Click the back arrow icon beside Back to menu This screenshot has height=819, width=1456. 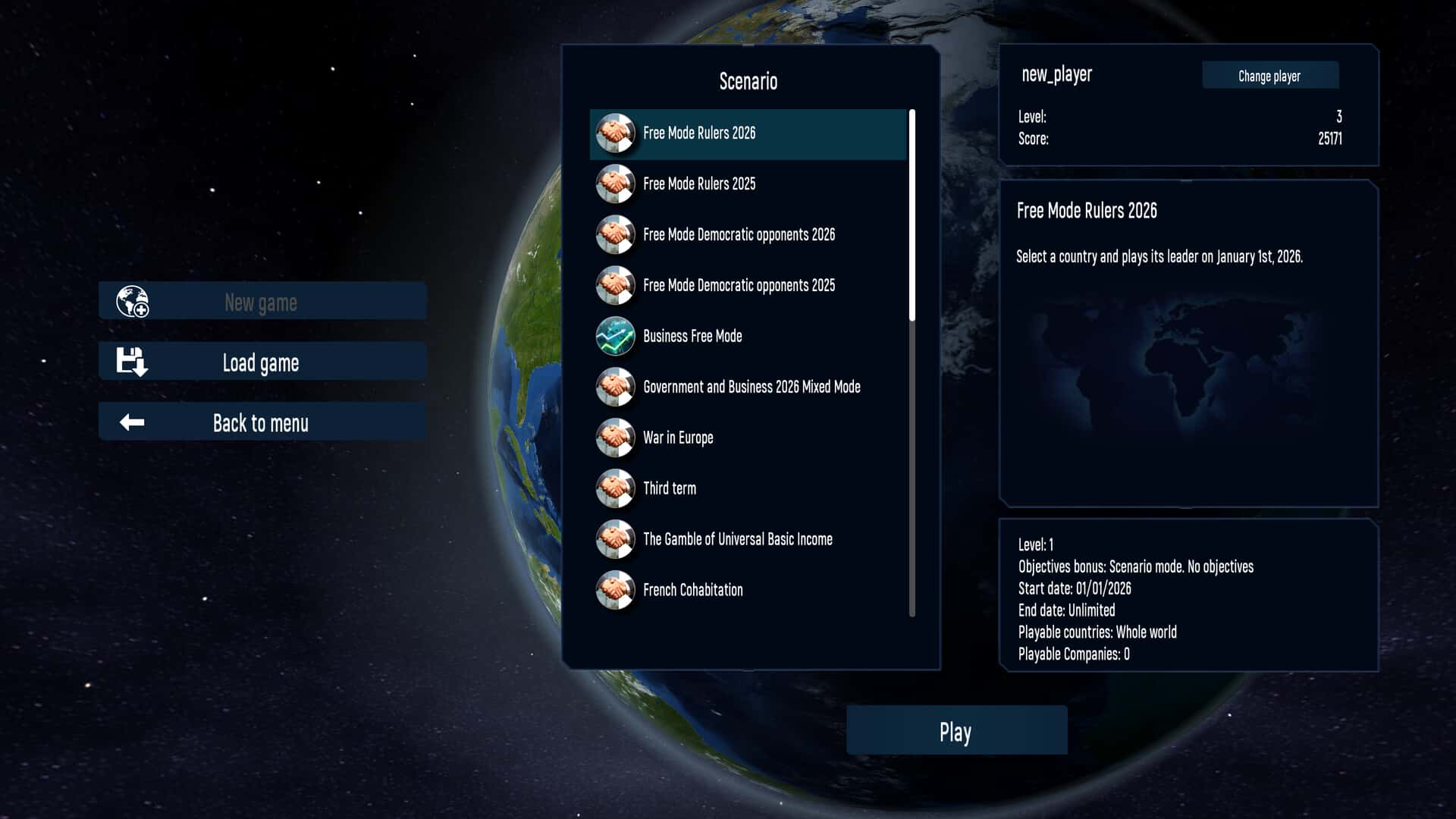tap(131, 422)
